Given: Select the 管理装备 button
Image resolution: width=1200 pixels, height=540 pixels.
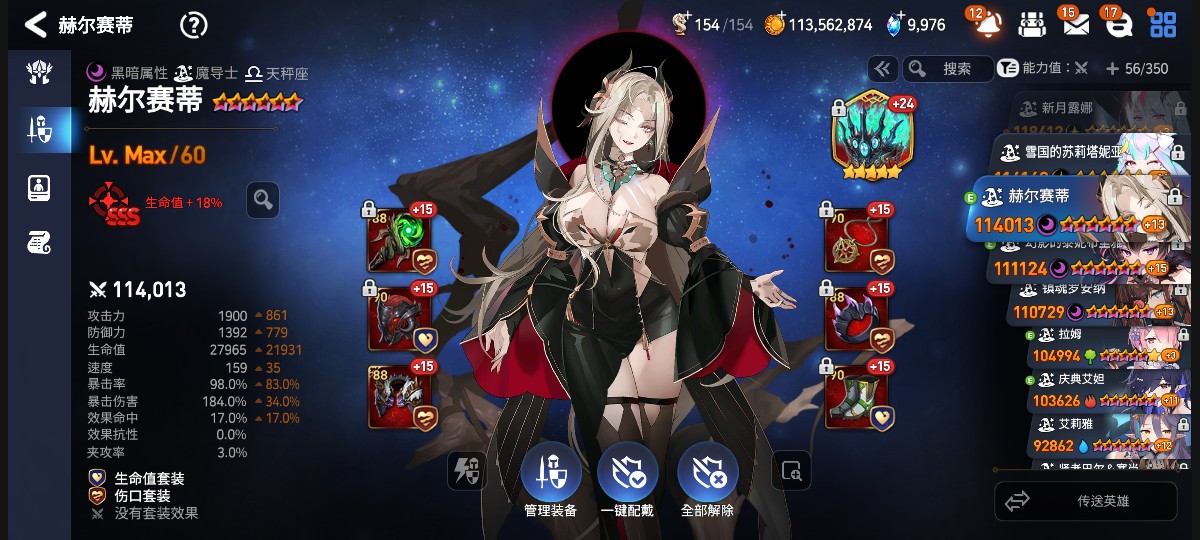Looking at the screenshot, I should point(550,482).
